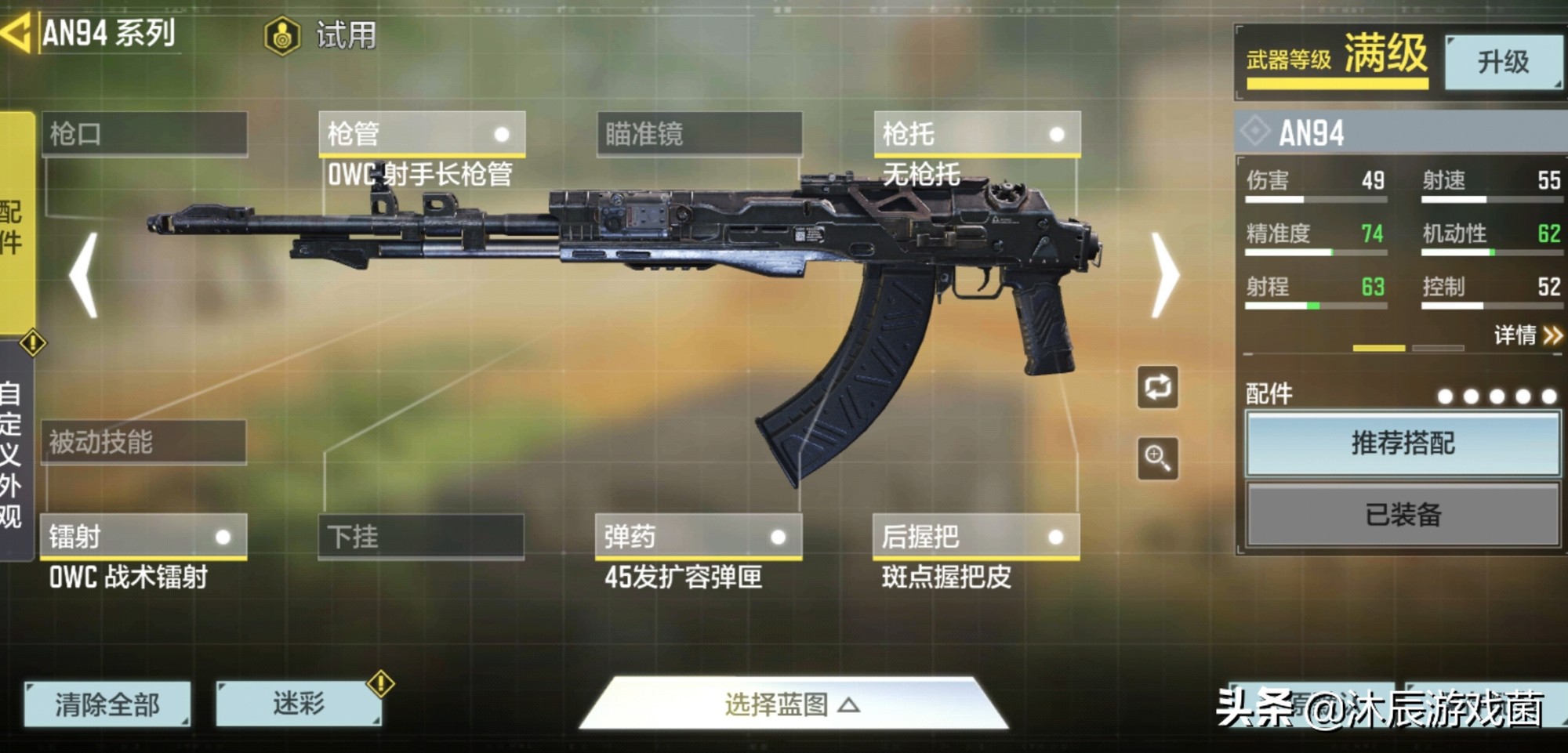This screenshot has height=753, width=1568.
Task: Go back using the AN94 系列 arrow
Action: 17,33
